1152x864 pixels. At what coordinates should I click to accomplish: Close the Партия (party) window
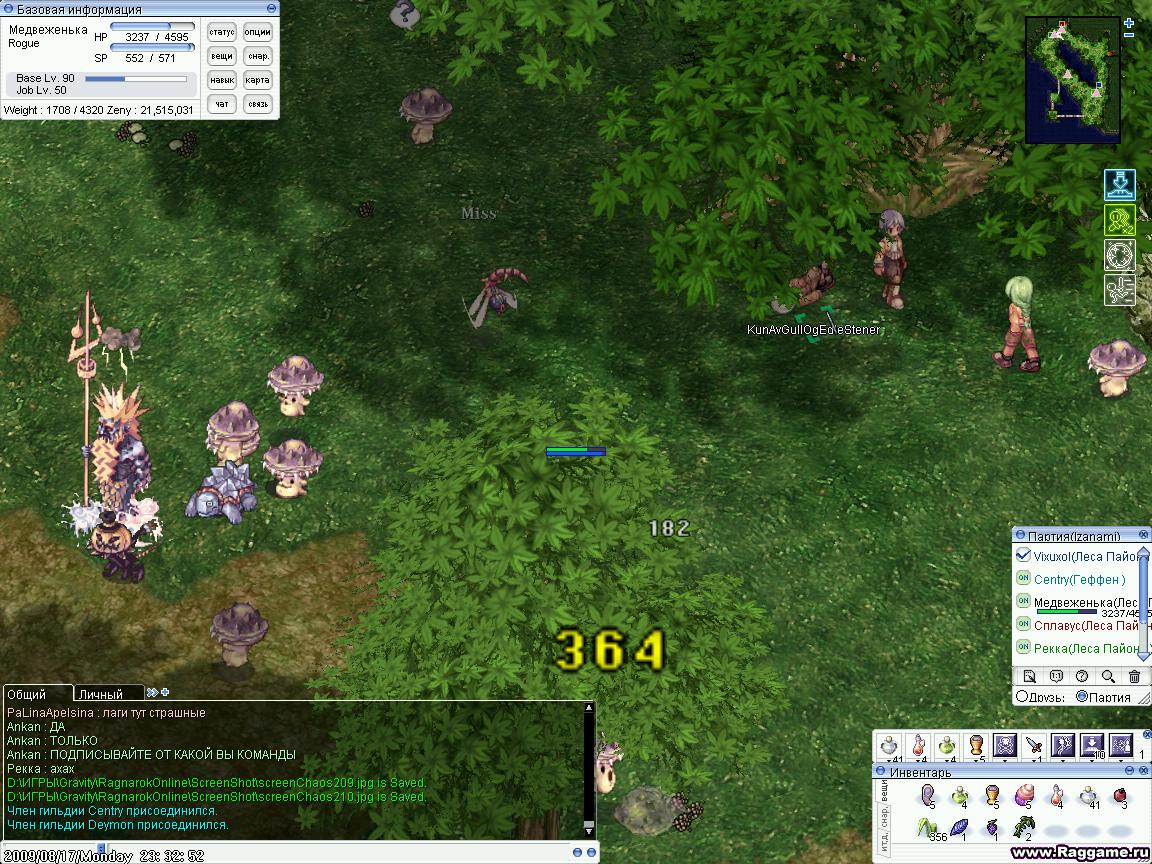pyautogui.click(x=1143, y=536)
